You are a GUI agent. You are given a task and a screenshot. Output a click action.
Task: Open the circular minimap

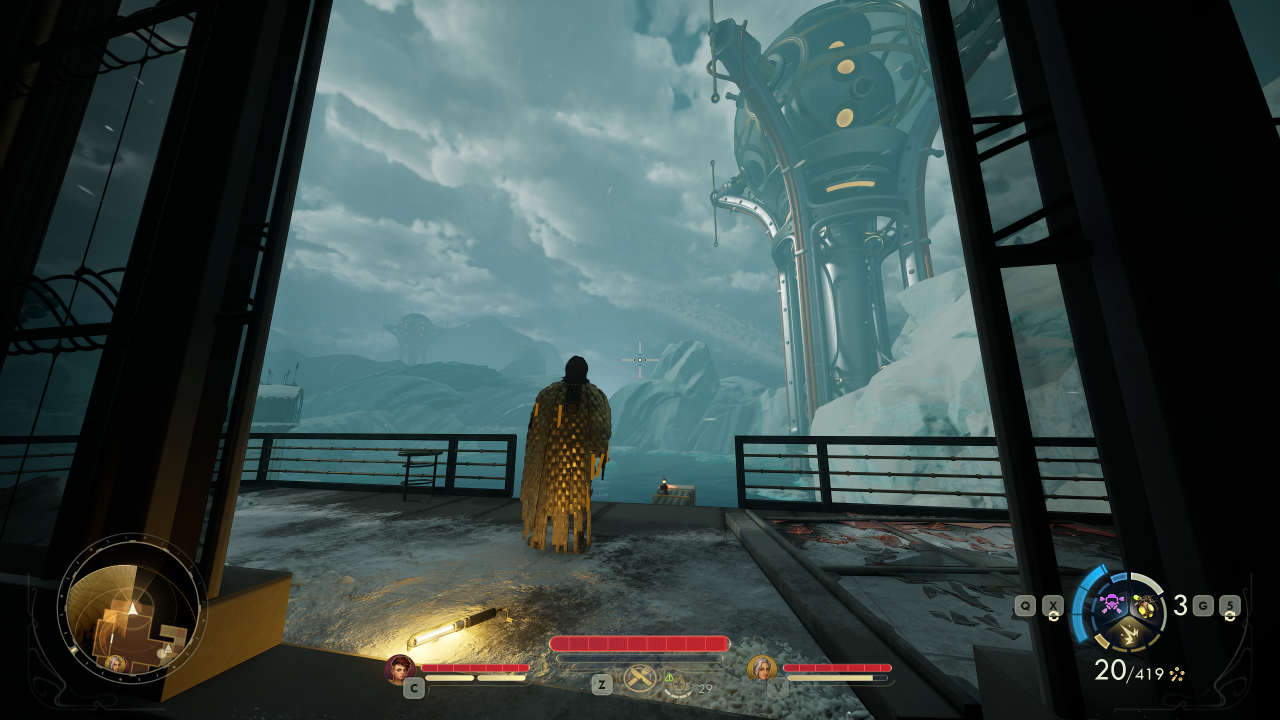[131, 607]
